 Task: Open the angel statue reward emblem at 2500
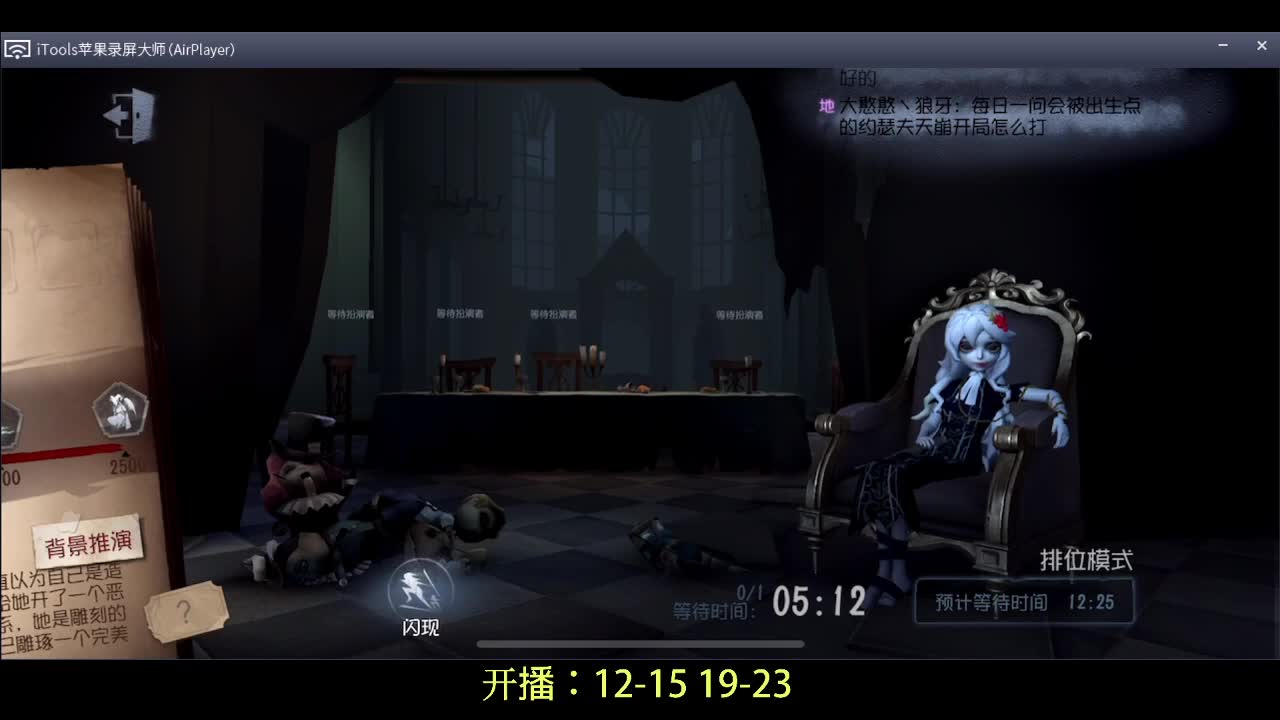pos(122,410)
